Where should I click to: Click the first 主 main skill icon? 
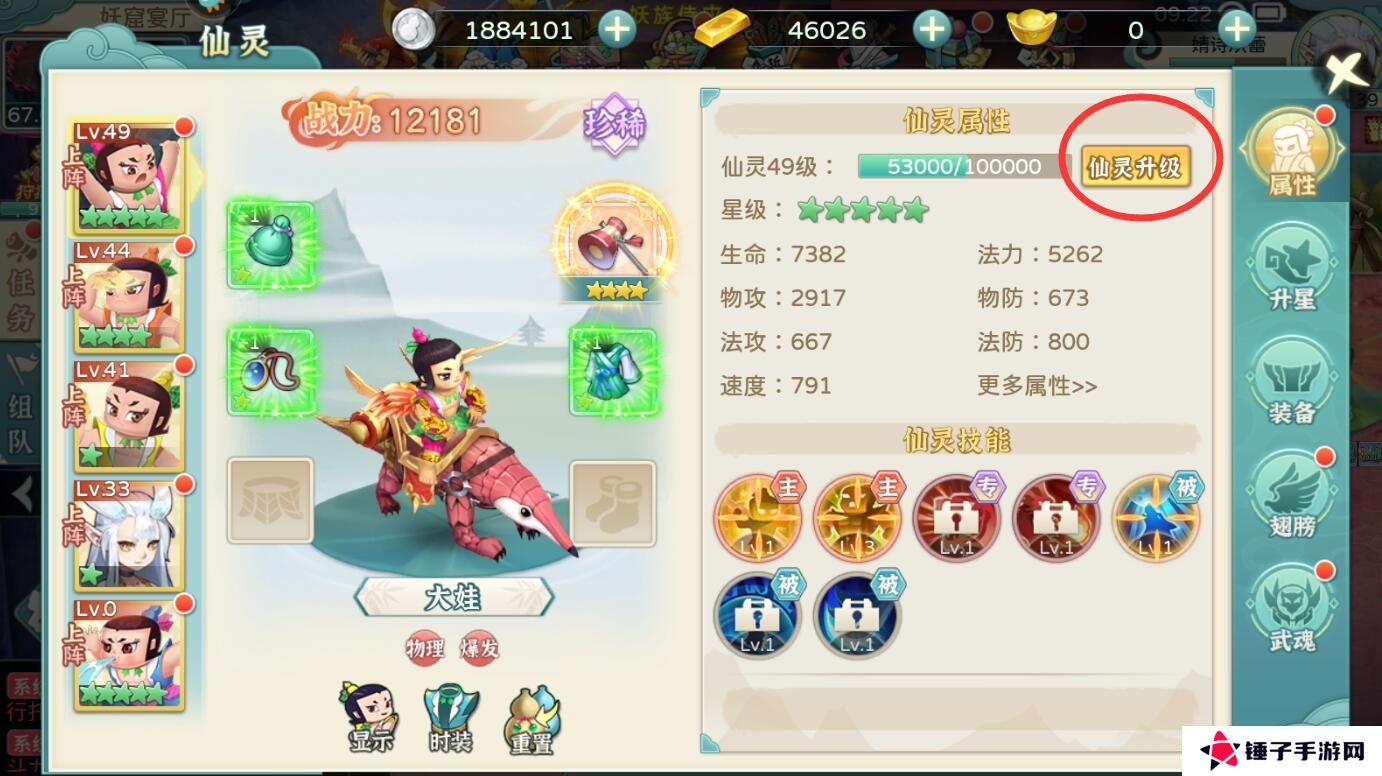point(758,516)
